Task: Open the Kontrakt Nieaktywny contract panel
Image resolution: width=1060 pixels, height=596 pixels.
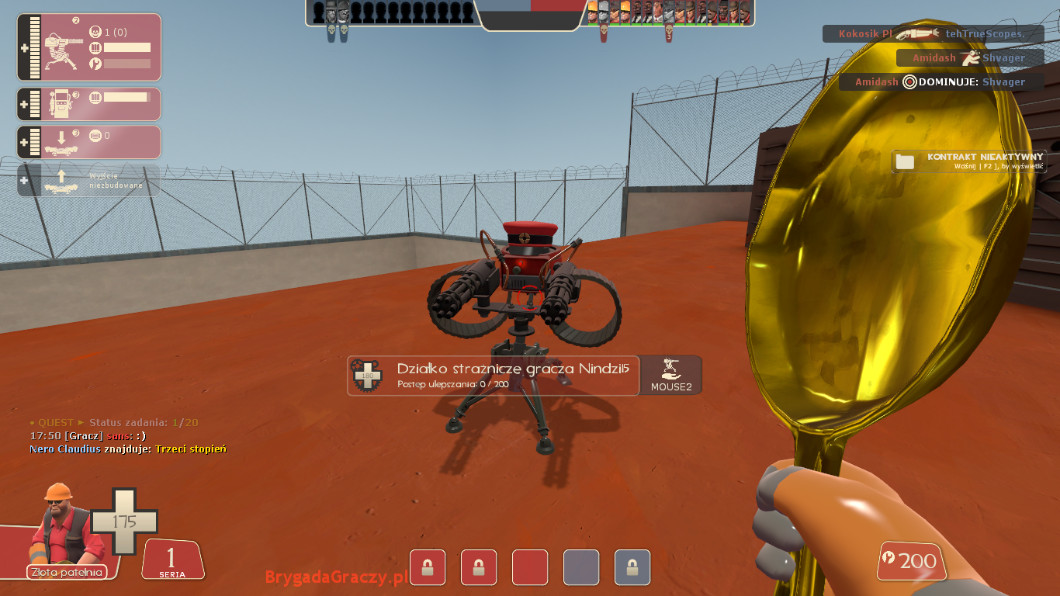Action: click(x=968, y=161)
